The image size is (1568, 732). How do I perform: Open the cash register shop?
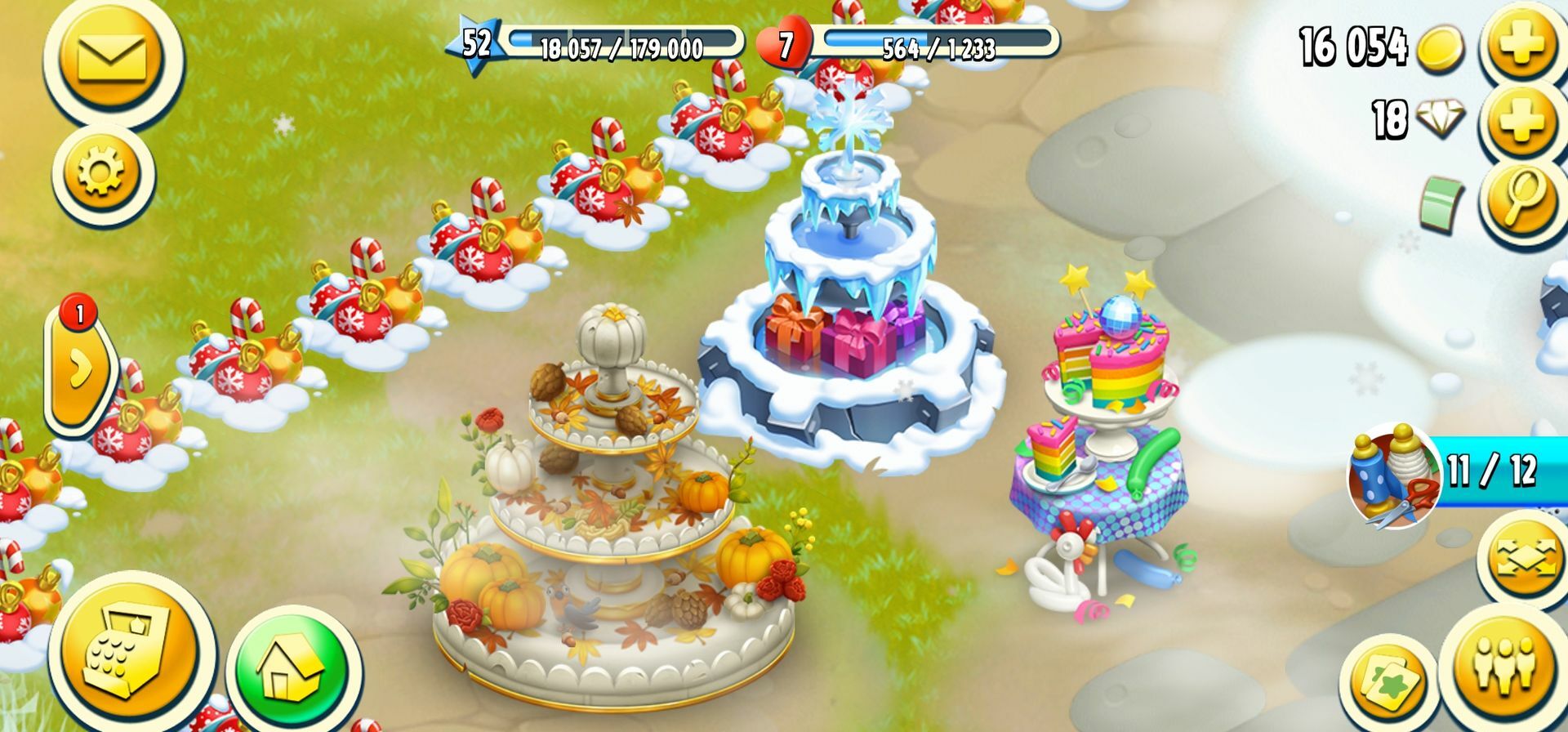(131, 649)
